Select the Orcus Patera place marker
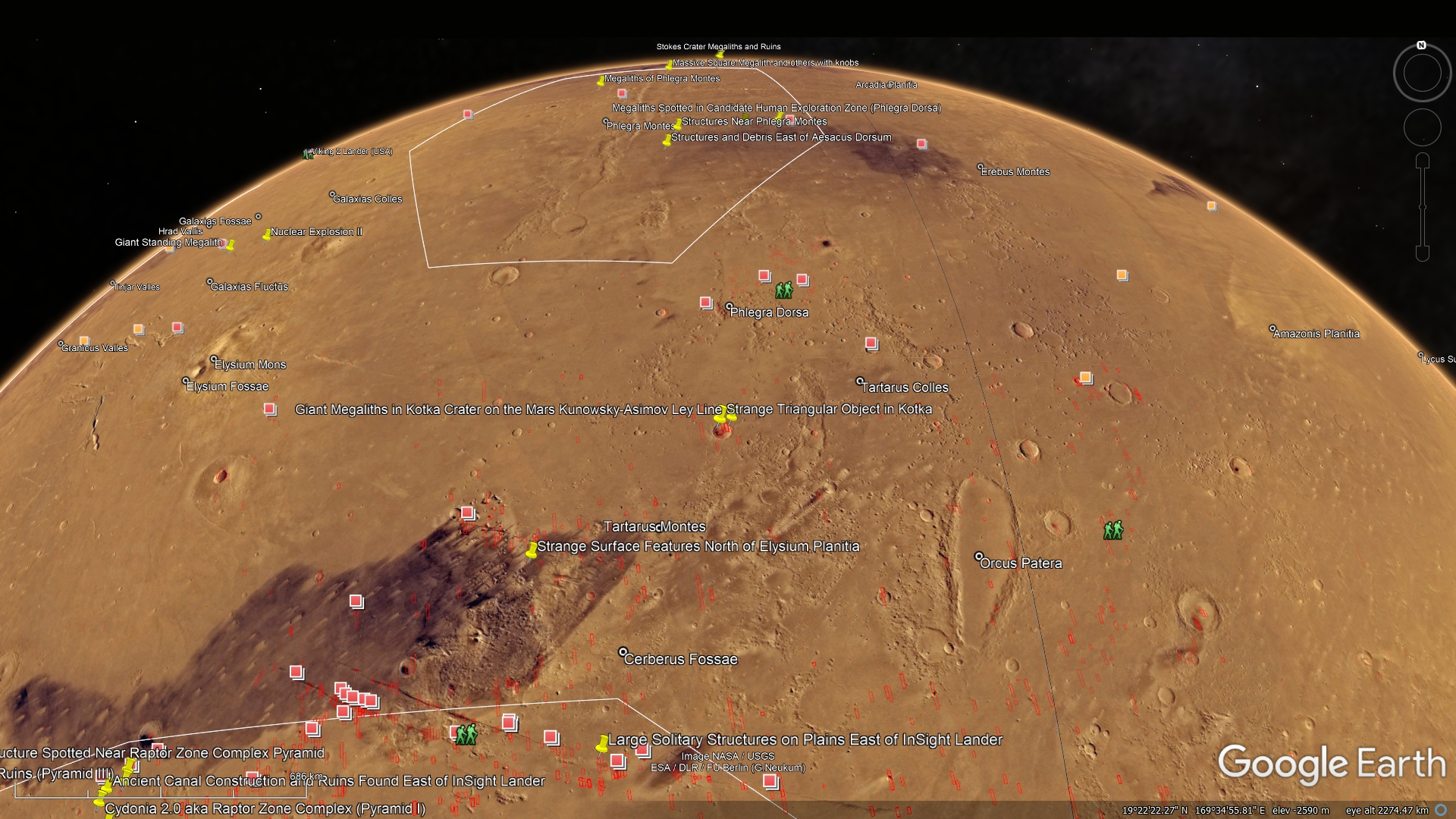Viewport: 1456px width, 819px height. point(979,557)
